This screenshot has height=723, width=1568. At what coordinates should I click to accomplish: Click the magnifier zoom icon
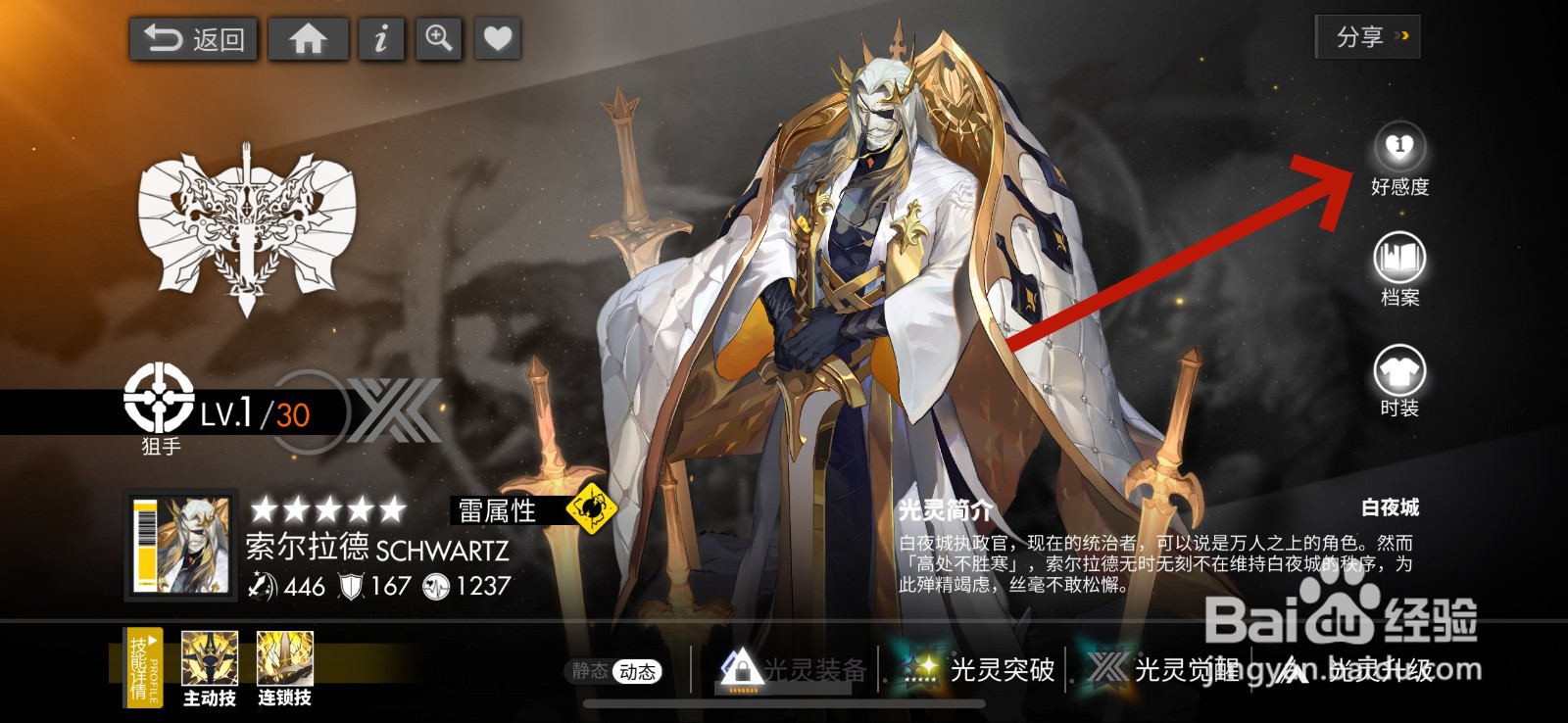pos(438,40)
